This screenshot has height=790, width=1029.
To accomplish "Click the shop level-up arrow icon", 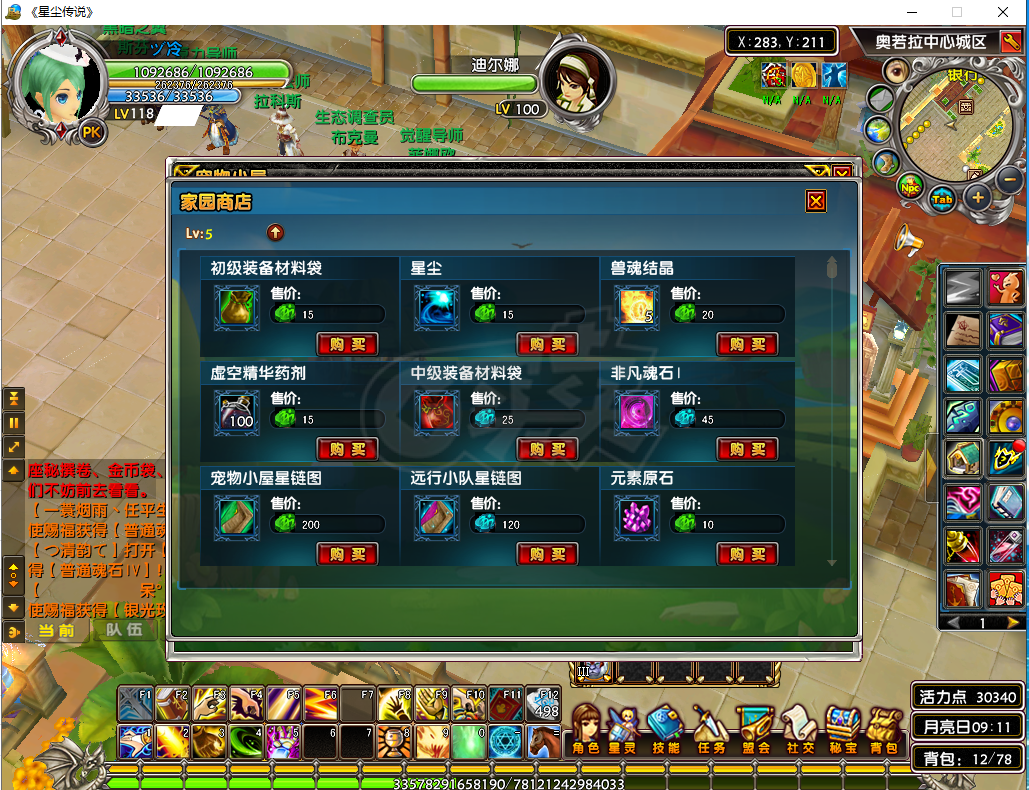I will (x=275, y=233).
